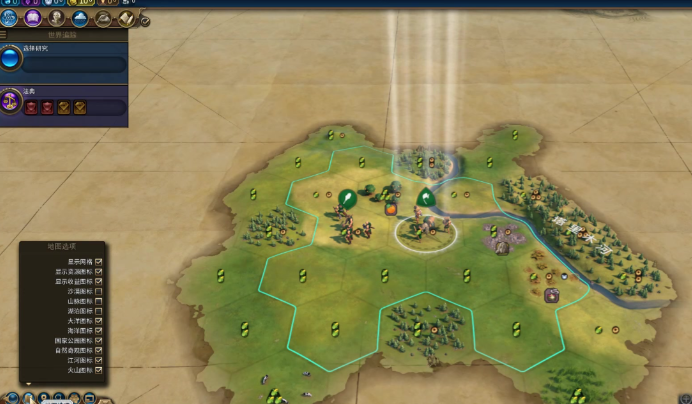The image size is (692, 404).
Task: Check the 山脉图标 option
Action: click(99, 301)
